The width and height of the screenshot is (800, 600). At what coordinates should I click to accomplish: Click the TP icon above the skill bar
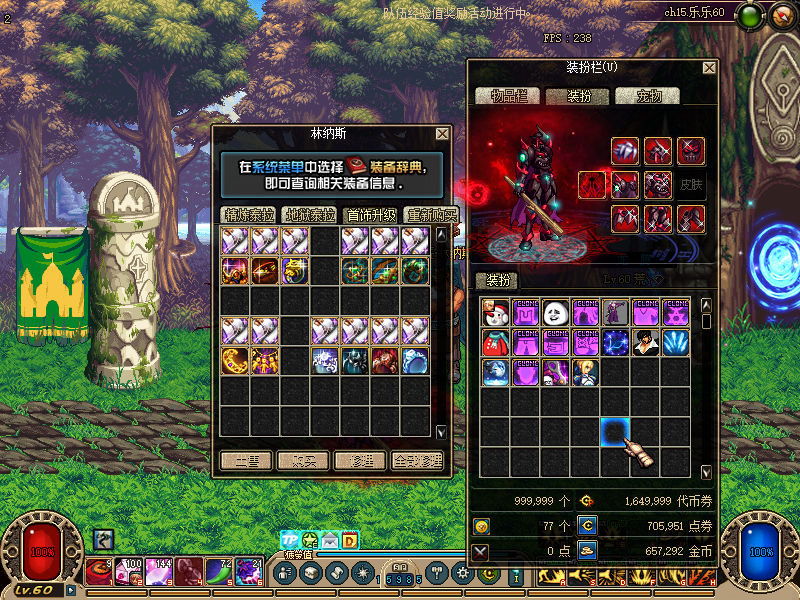click(x=290, y=541)
